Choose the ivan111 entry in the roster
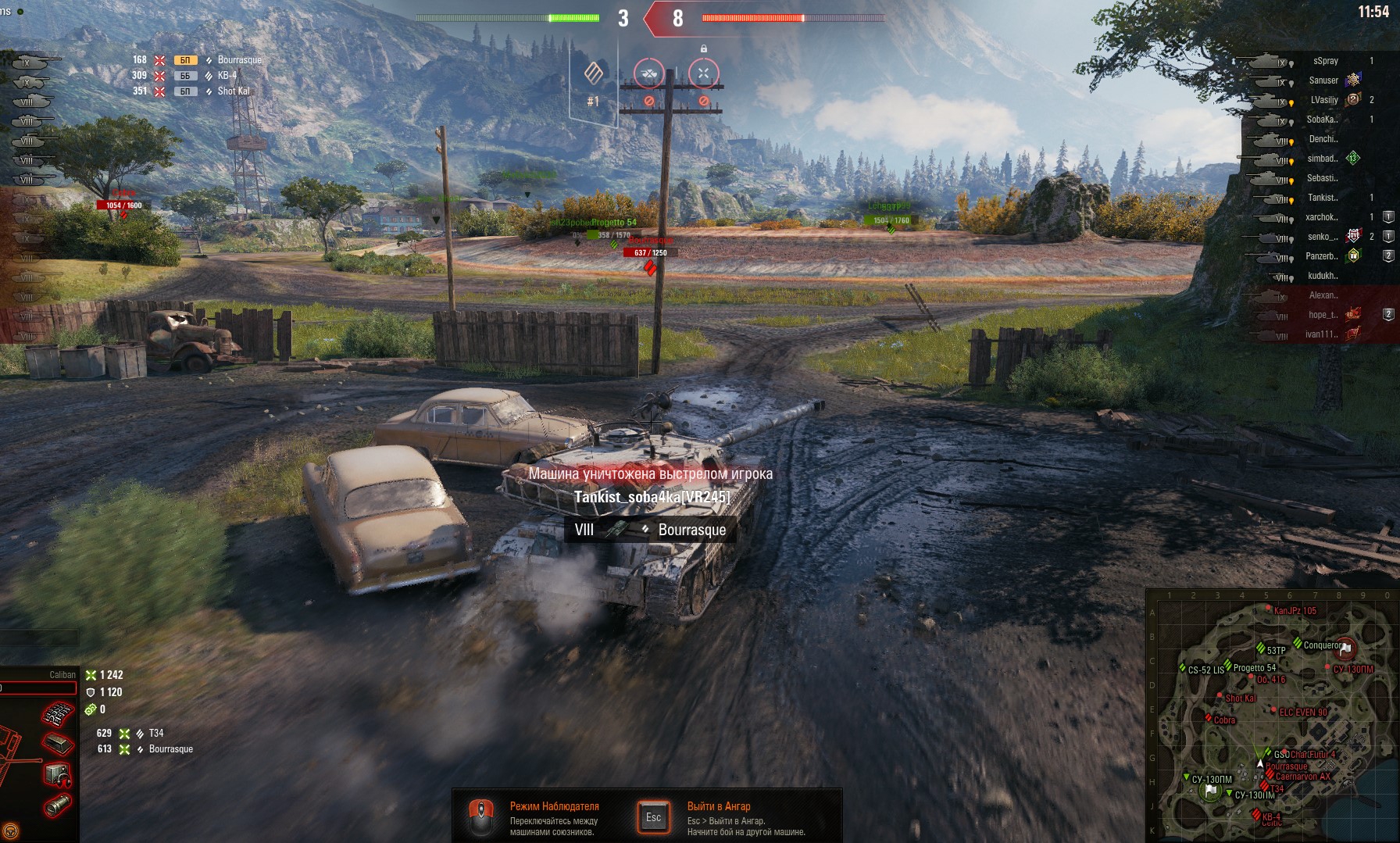This screenshot has width=1400, height=843. (x=1321, y=334)
